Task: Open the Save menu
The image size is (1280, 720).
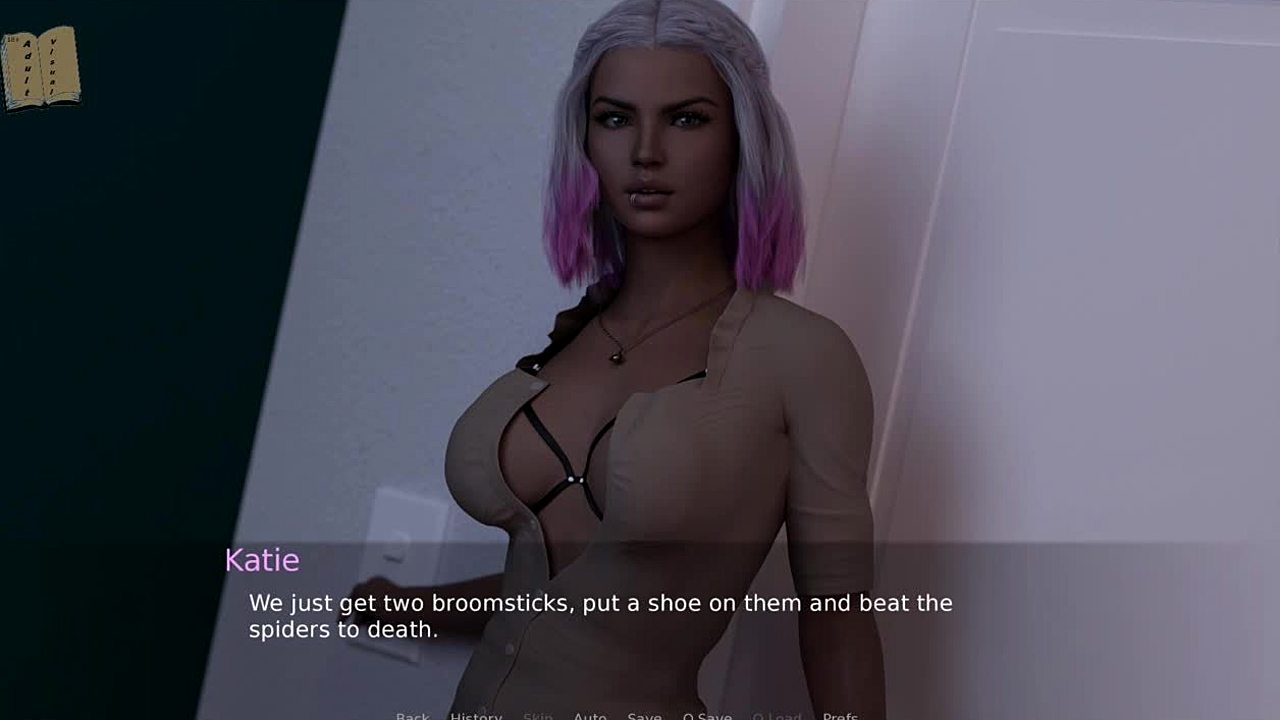Action: (x=644, y=716)
